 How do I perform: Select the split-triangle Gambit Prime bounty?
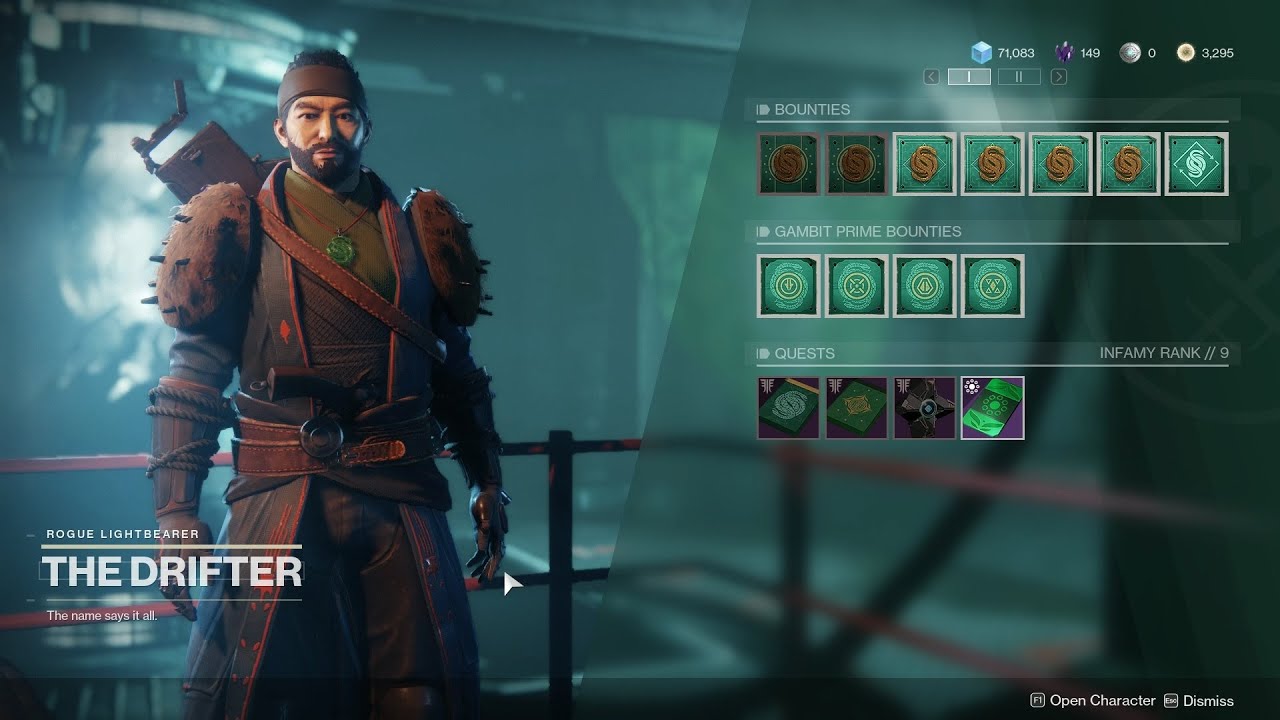[924, 286]
